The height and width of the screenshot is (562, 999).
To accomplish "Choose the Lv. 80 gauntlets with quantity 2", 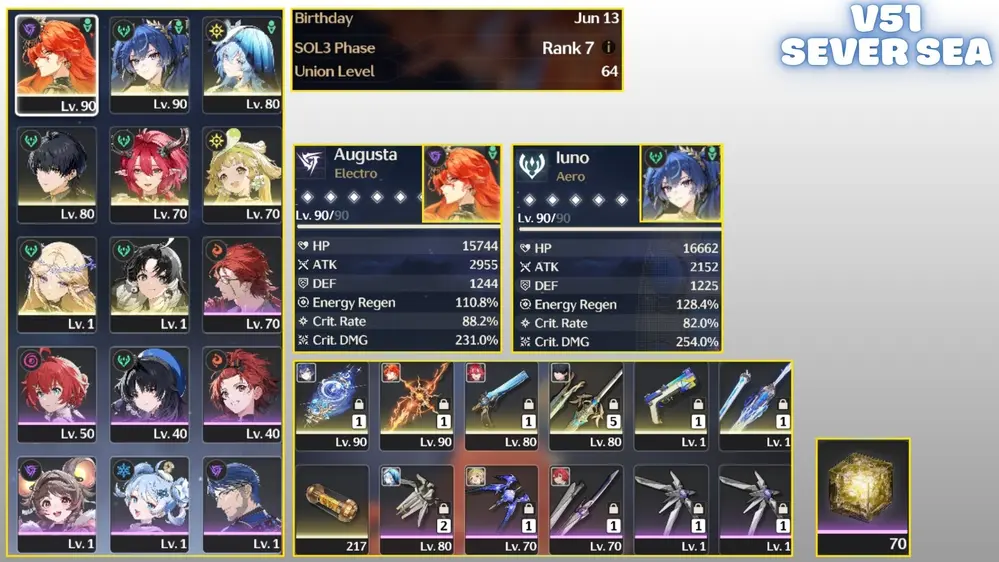I will tap(417, 506).
